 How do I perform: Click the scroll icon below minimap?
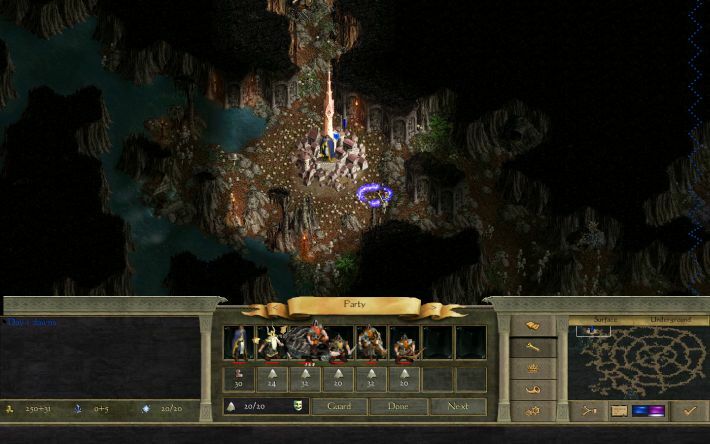(x=618, y=410)
